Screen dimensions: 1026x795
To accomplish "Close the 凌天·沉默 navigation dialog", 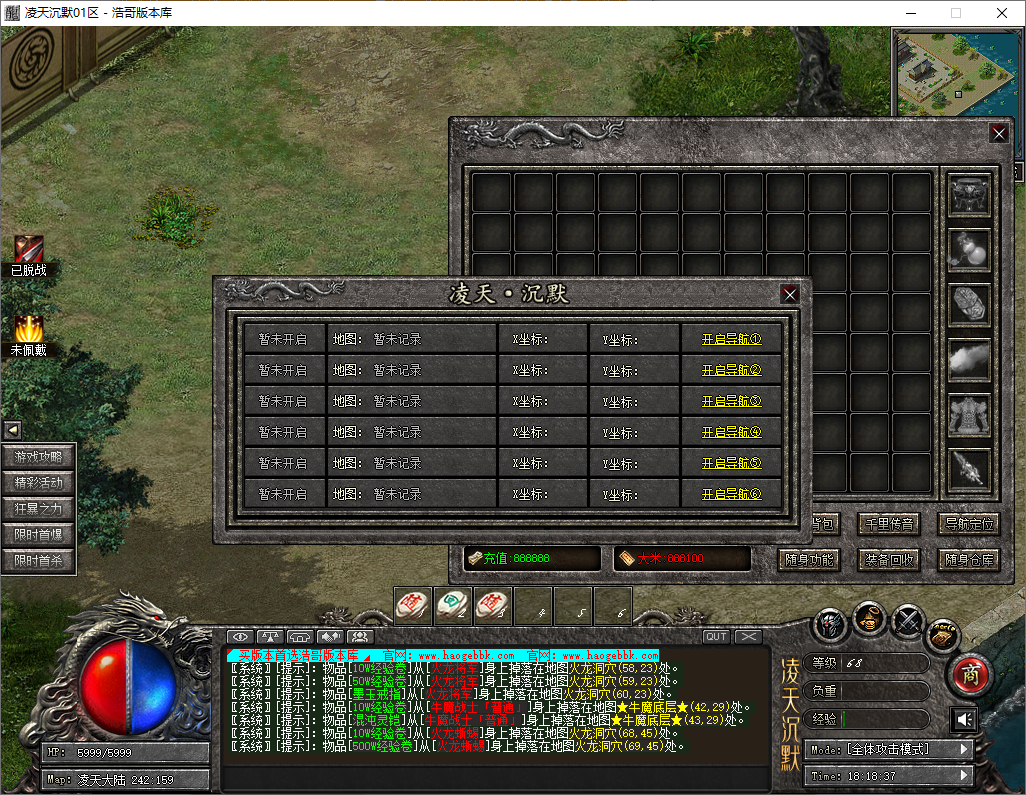I will pos(790,294).
